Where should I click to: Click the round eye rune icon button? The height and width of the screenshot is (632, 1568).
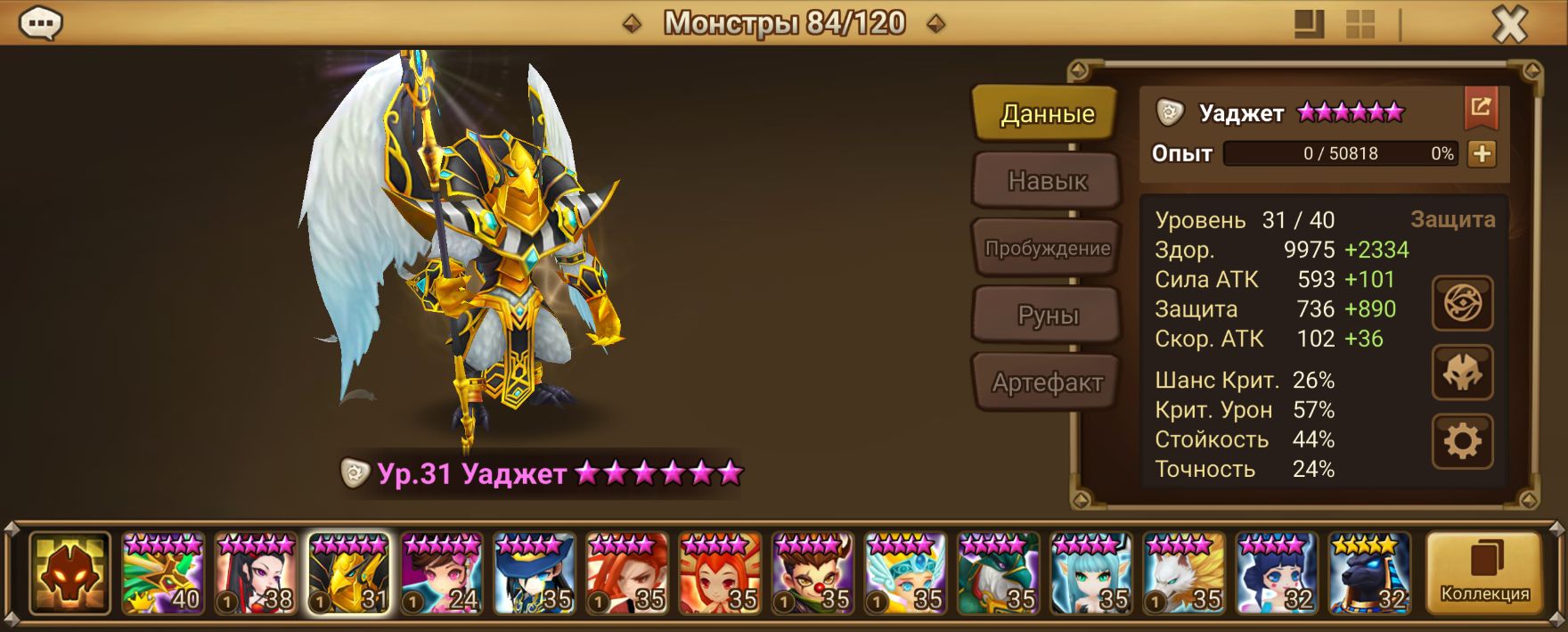click(x=1462, y=305)
